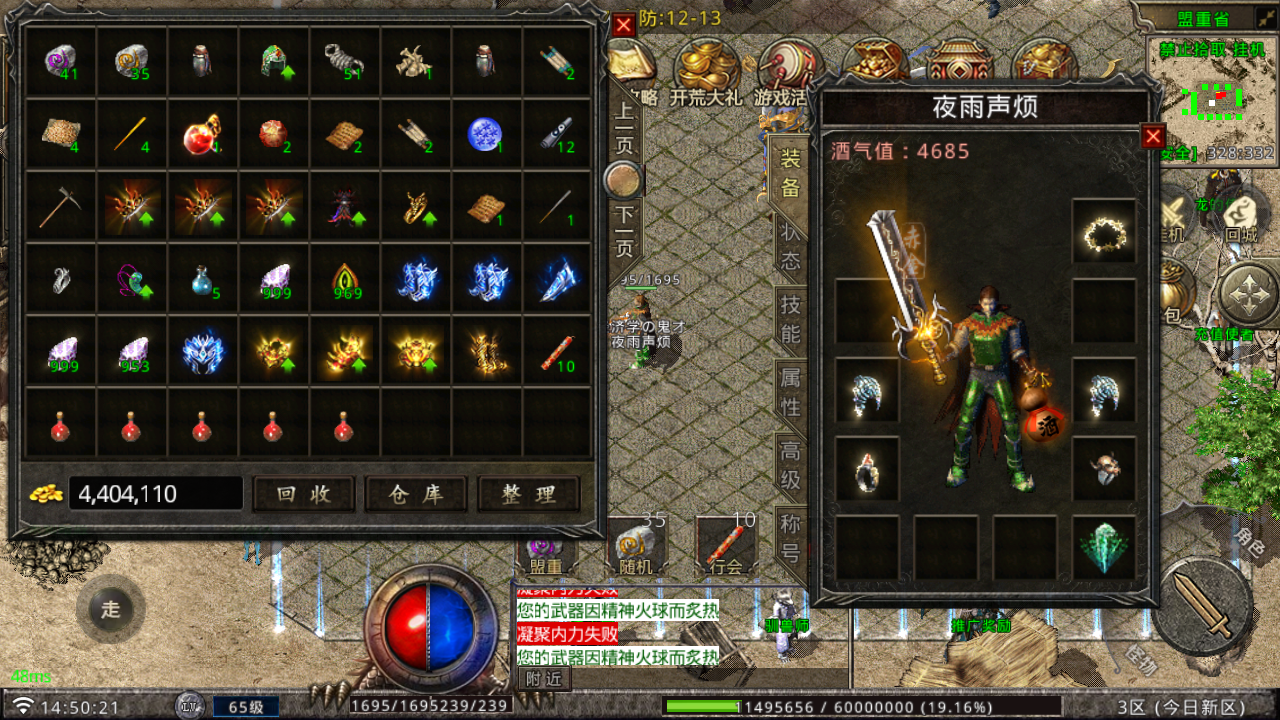This screenshot has height=720, width=1280.
Task: Go to previous bag page 上一页
Action: coord(625,127)
